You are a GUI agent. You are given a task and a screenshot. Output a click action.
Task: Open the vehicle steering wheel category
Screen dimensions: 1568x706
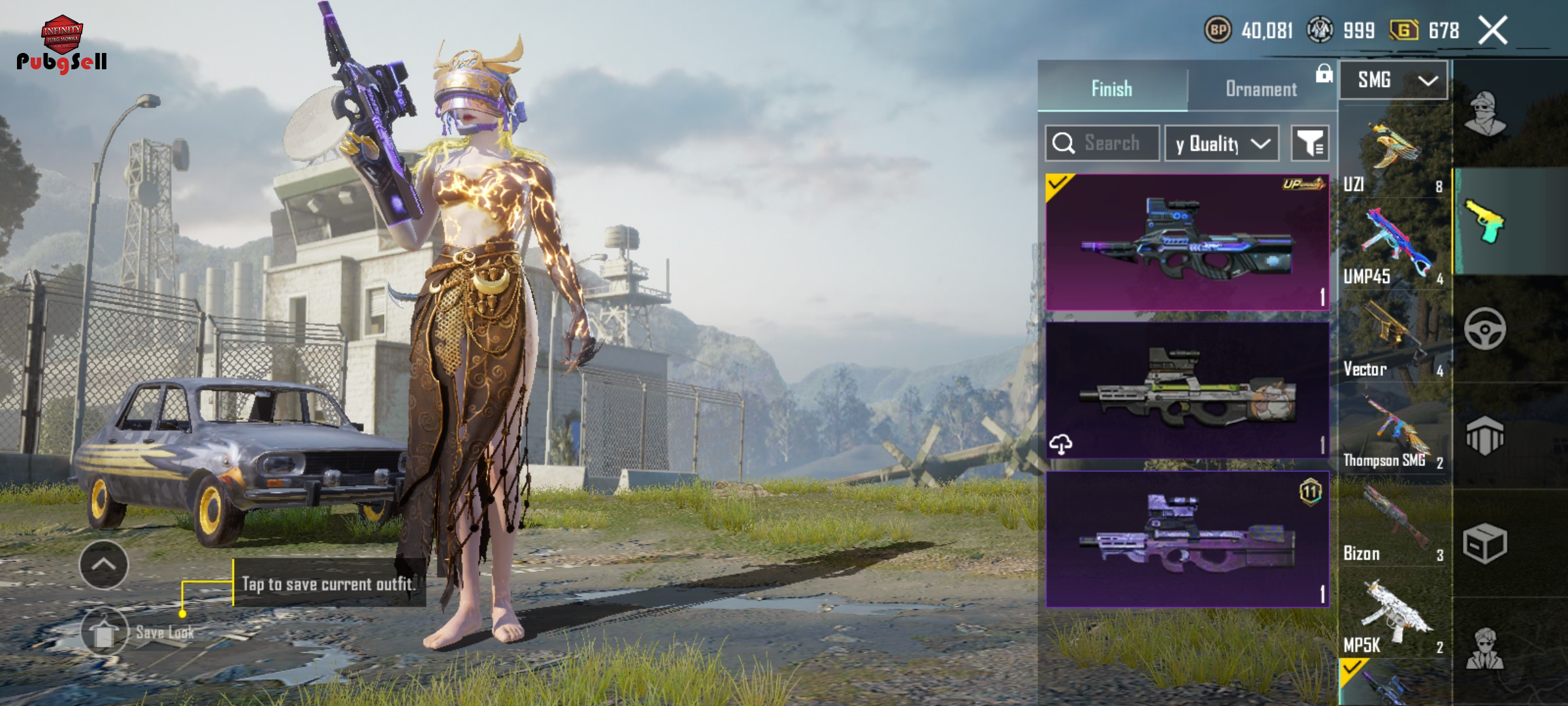click(x=1484, y=329)
